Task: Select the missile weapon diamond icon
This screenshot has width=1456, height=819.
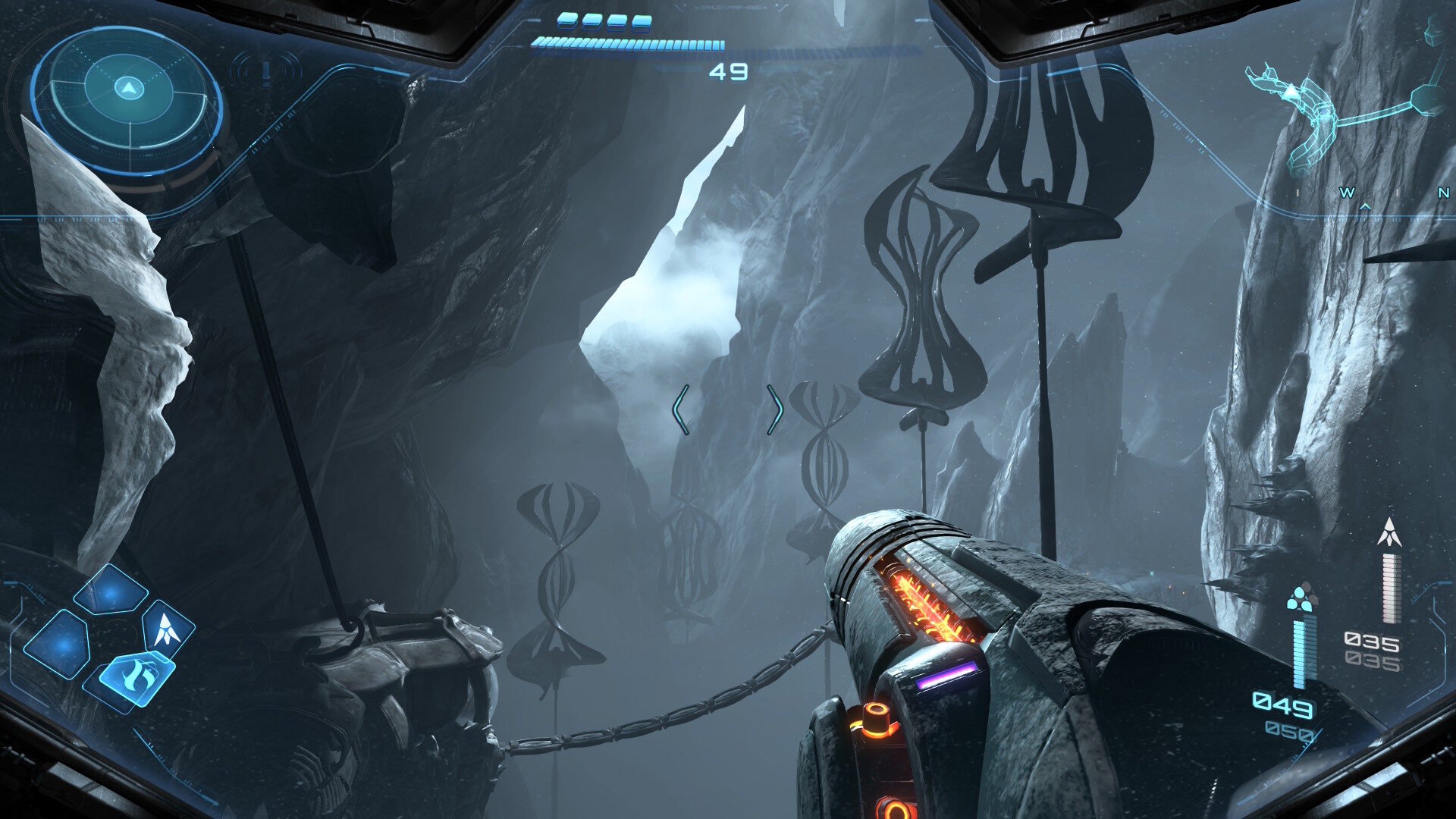Action: (x=167, y=630)
